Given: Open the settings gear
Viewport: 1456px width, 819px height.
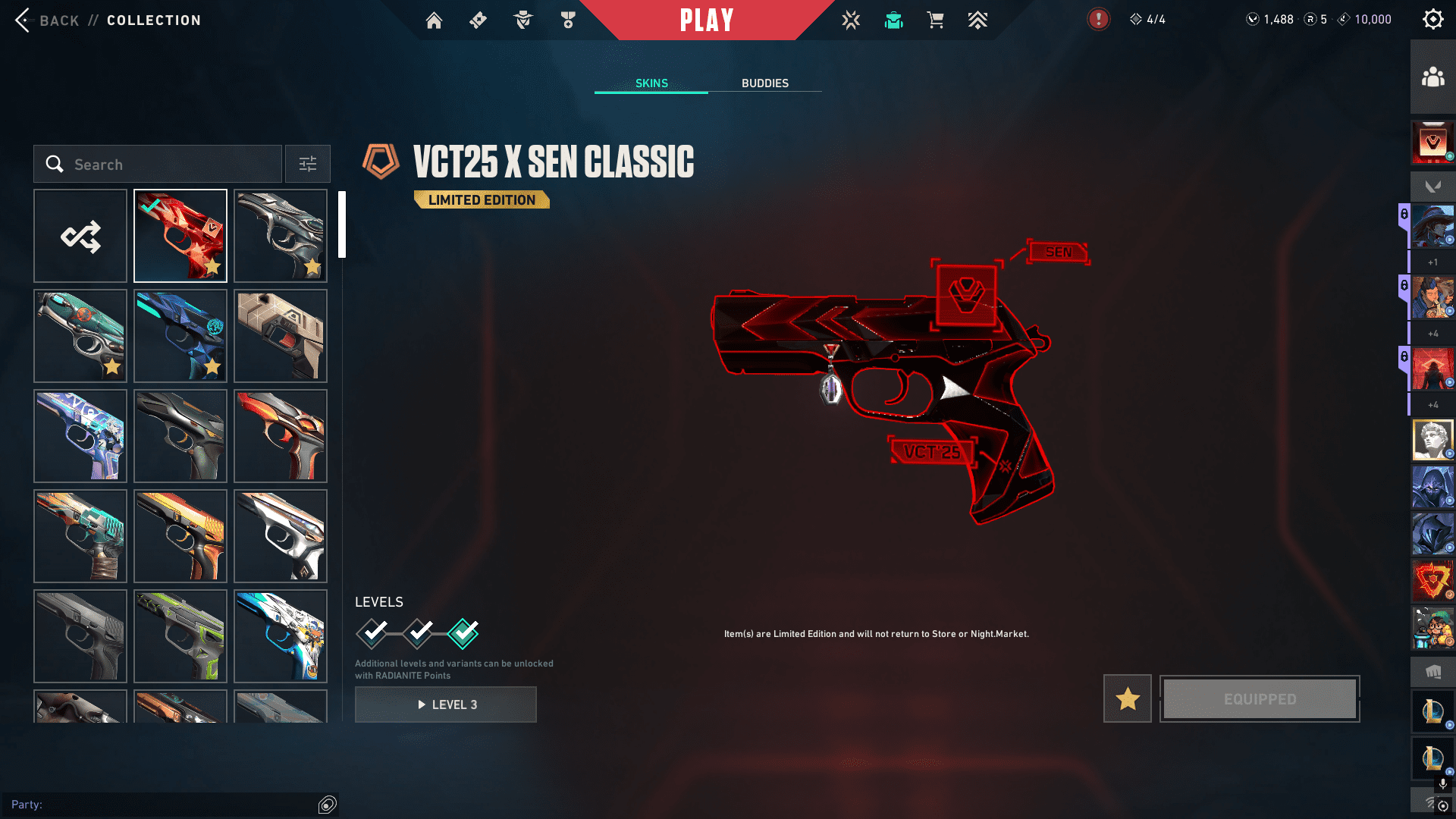Looking at the screenshot, I should 1432,20.
